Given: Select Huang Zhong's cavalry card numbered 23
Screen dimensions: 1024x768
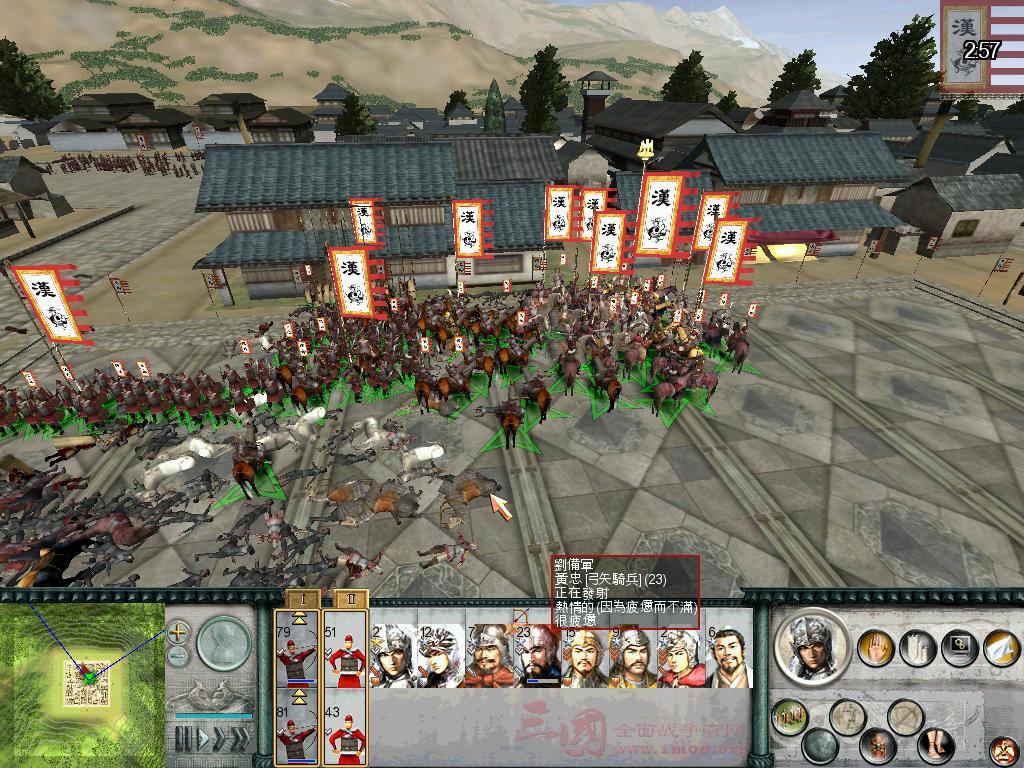Looking at the screenshot, I should [x=537, y=656].
